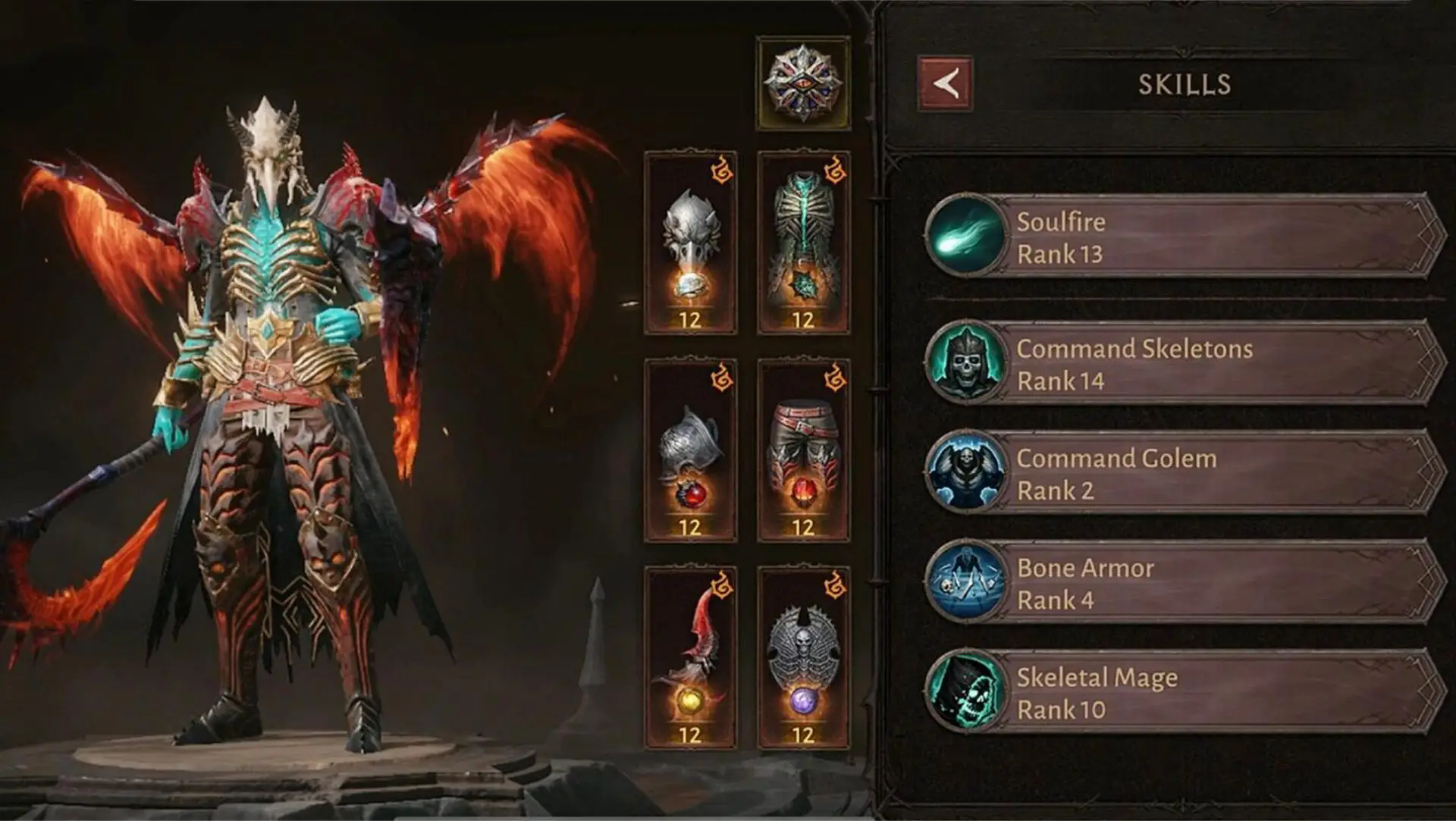
Task: Select the Bone Armor skill row
Action: click(x=1183, y=583)
